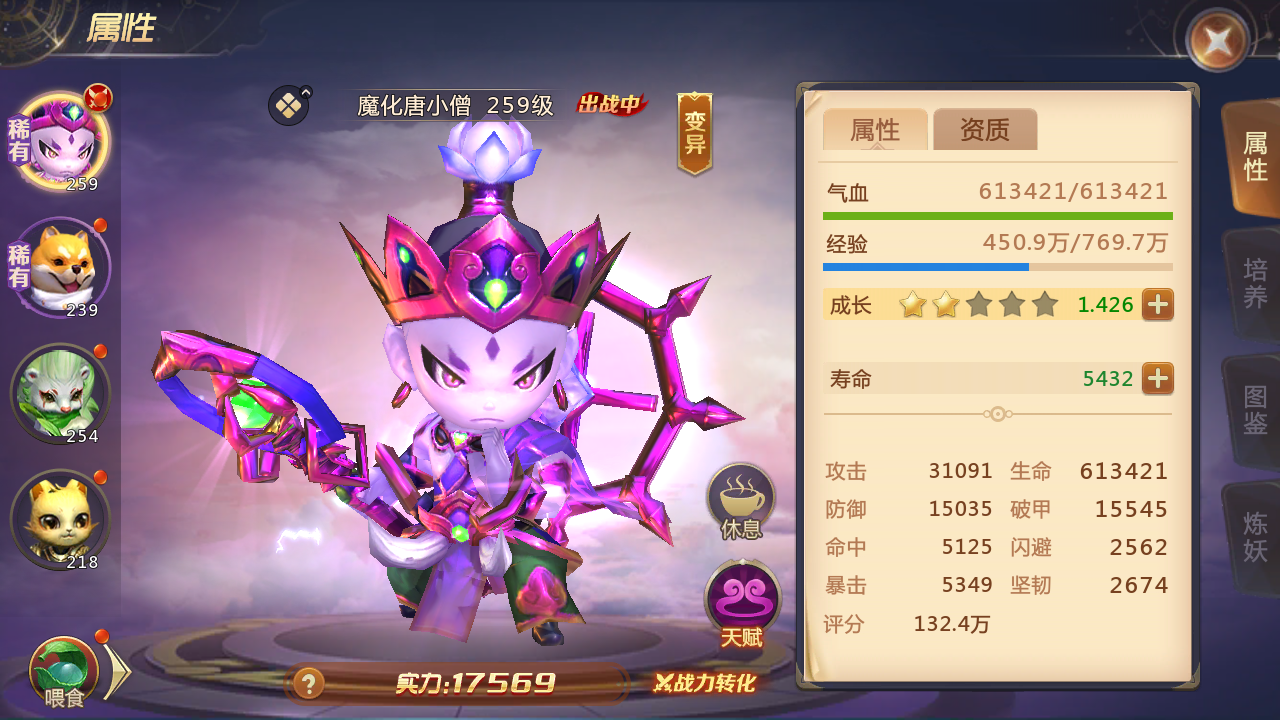Click the round diamond-pattern icon beside the pet name
This screenshot has height=720, width=1280.
click(289, 105)
